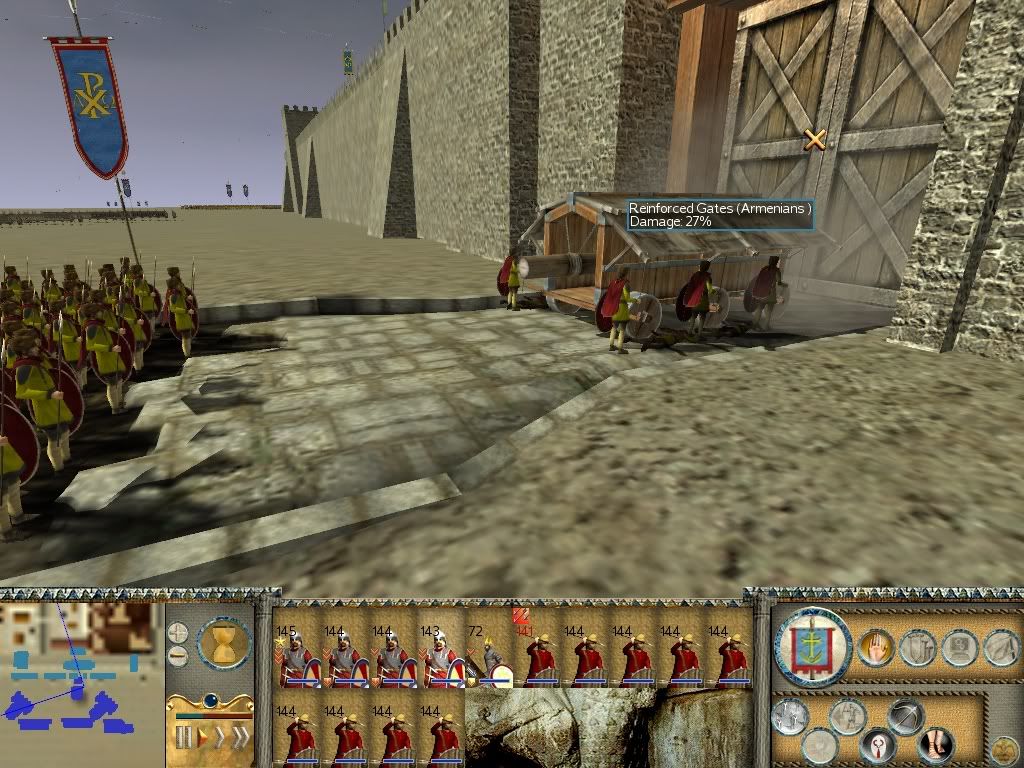Image resolution: width=1024 pixels, height=768 pixels.
Task: Select the 143-man infantry unit card
Action: (x=441, y=656)
